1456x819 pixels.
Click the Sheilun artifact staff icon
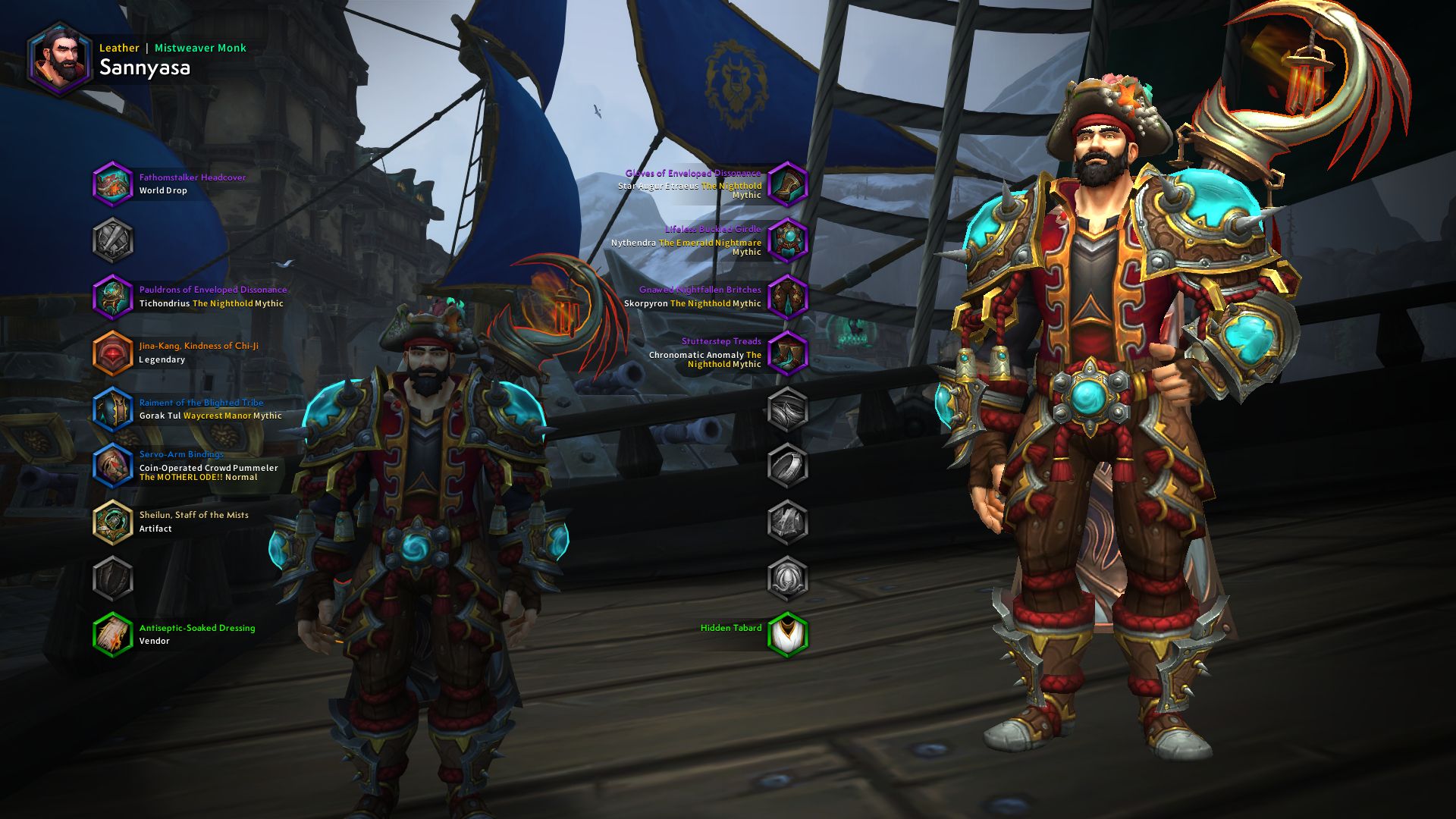point(114,521)
